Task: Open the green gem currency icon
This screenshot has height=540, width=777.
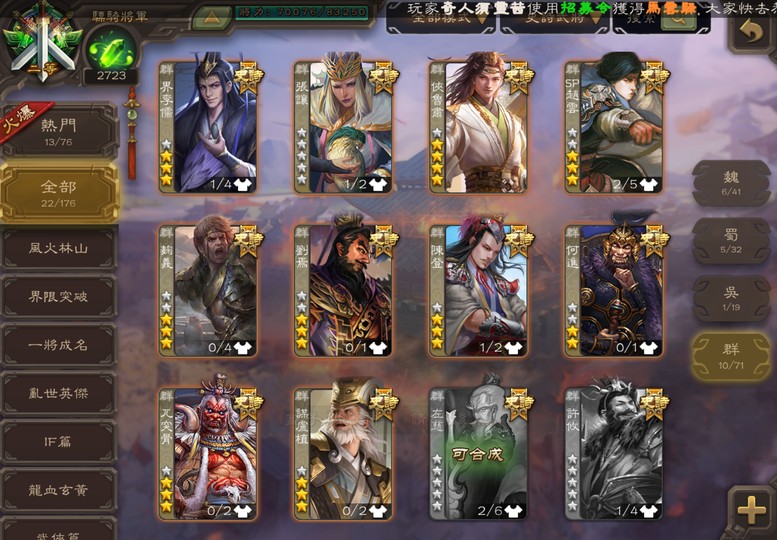Action: pos(111,49)
